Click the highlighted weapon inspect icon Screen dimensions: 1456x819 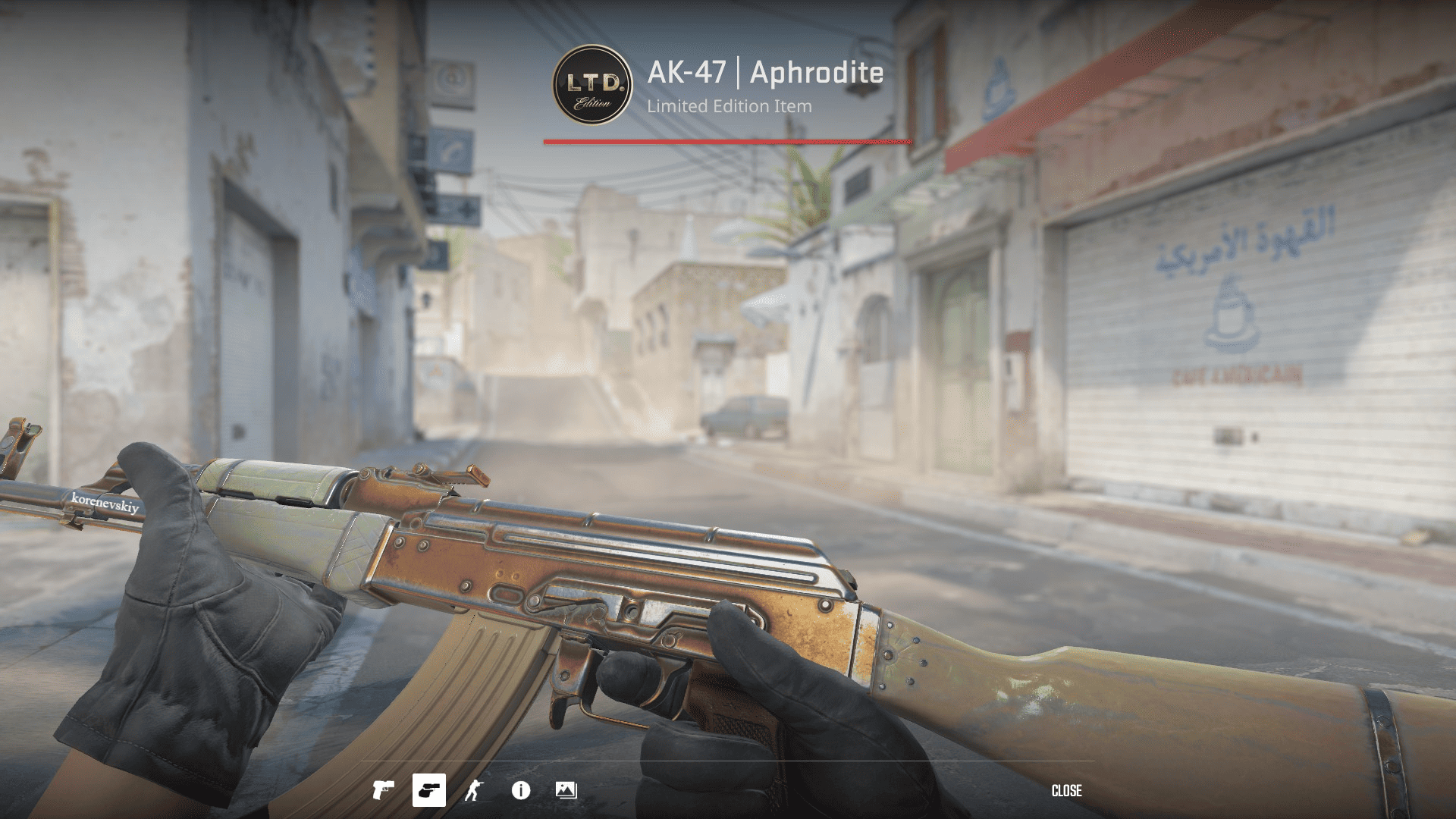pyautogui.click(x=431, y=790)
